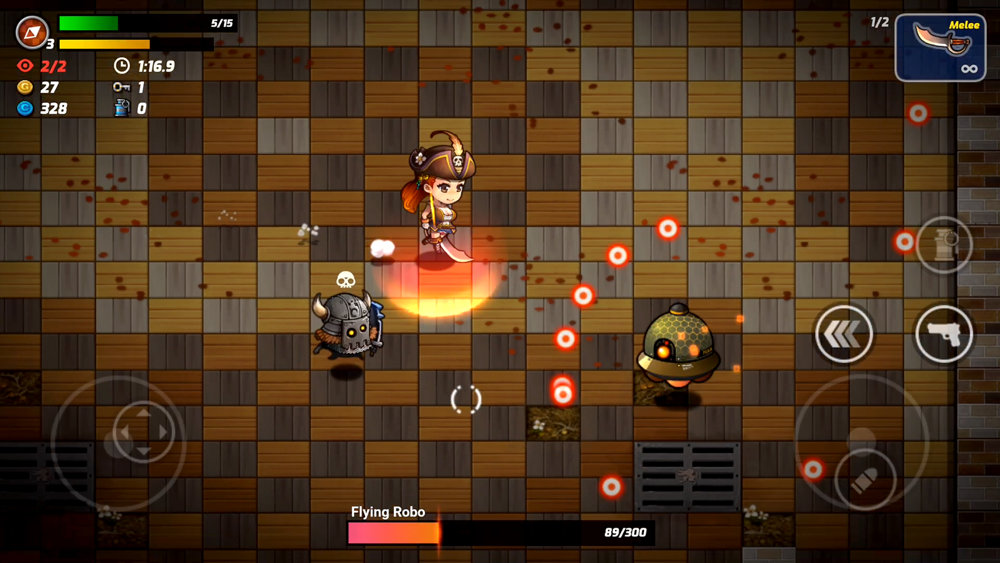Tap the movement joystick with directional arrows
The image size is (1000, 563).
(x=144, y=434)
